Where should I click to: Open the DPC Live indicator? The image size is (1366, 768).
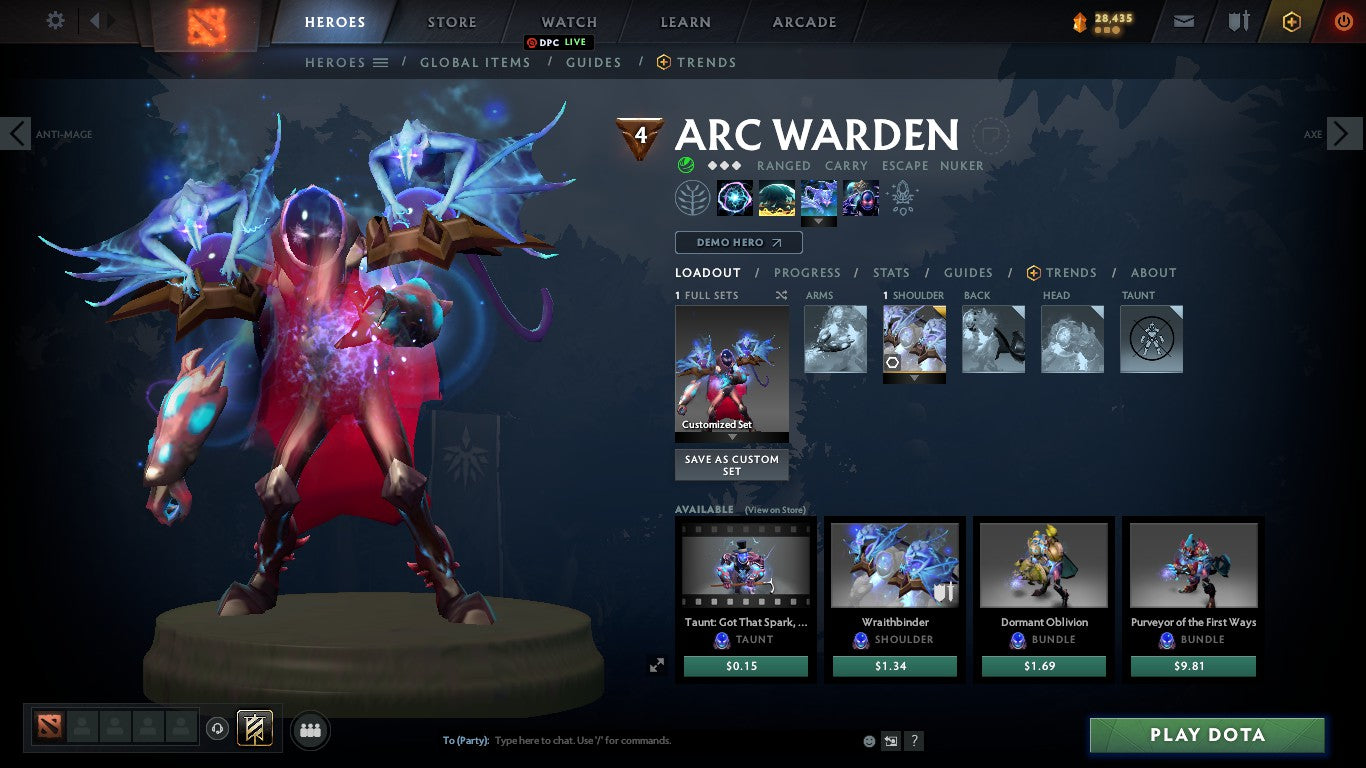click(556, 43)
